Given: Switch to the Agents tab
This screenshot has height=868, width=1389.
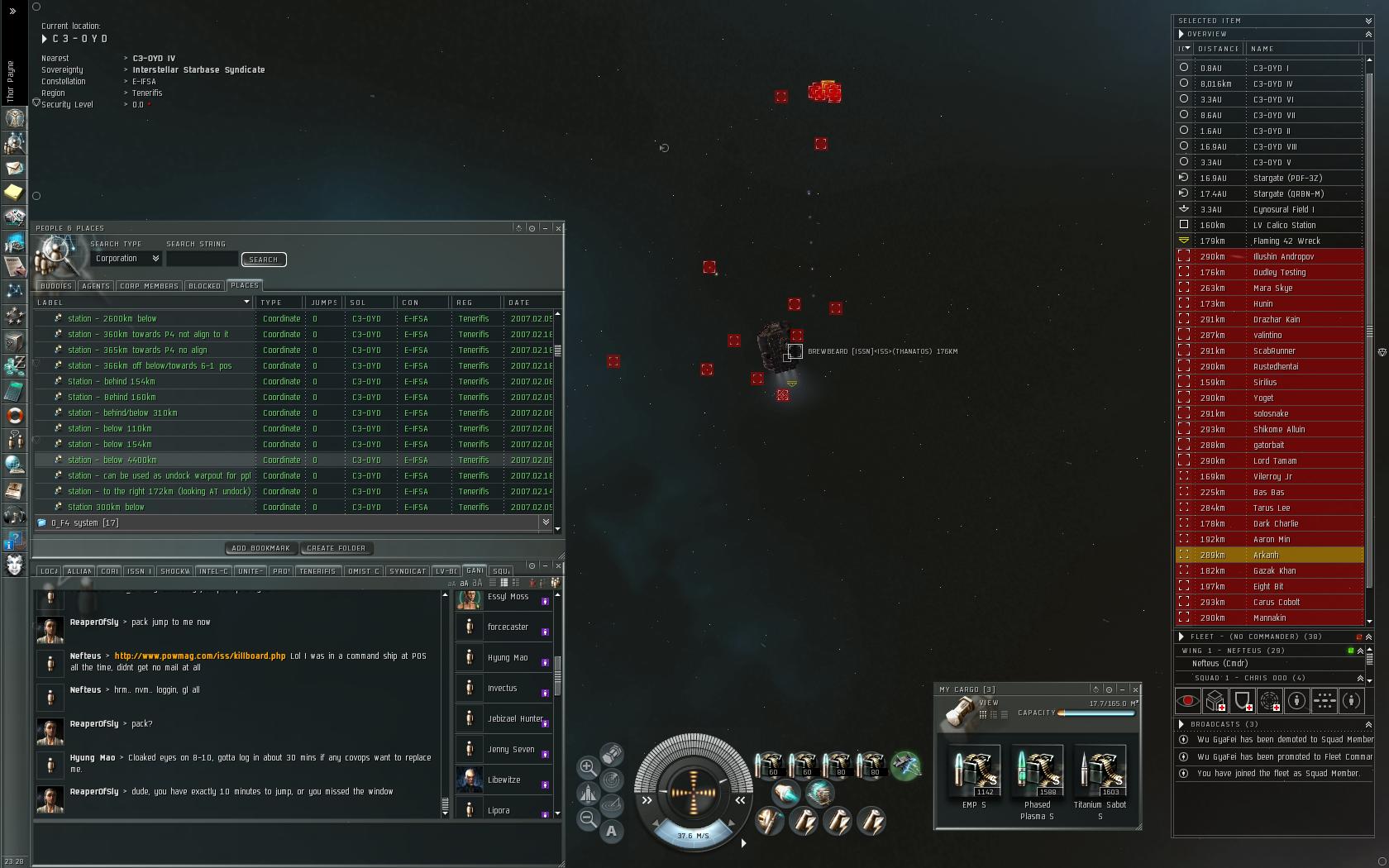Looking at the screenshot, I should pyautogui.click(x=96, y=286).
